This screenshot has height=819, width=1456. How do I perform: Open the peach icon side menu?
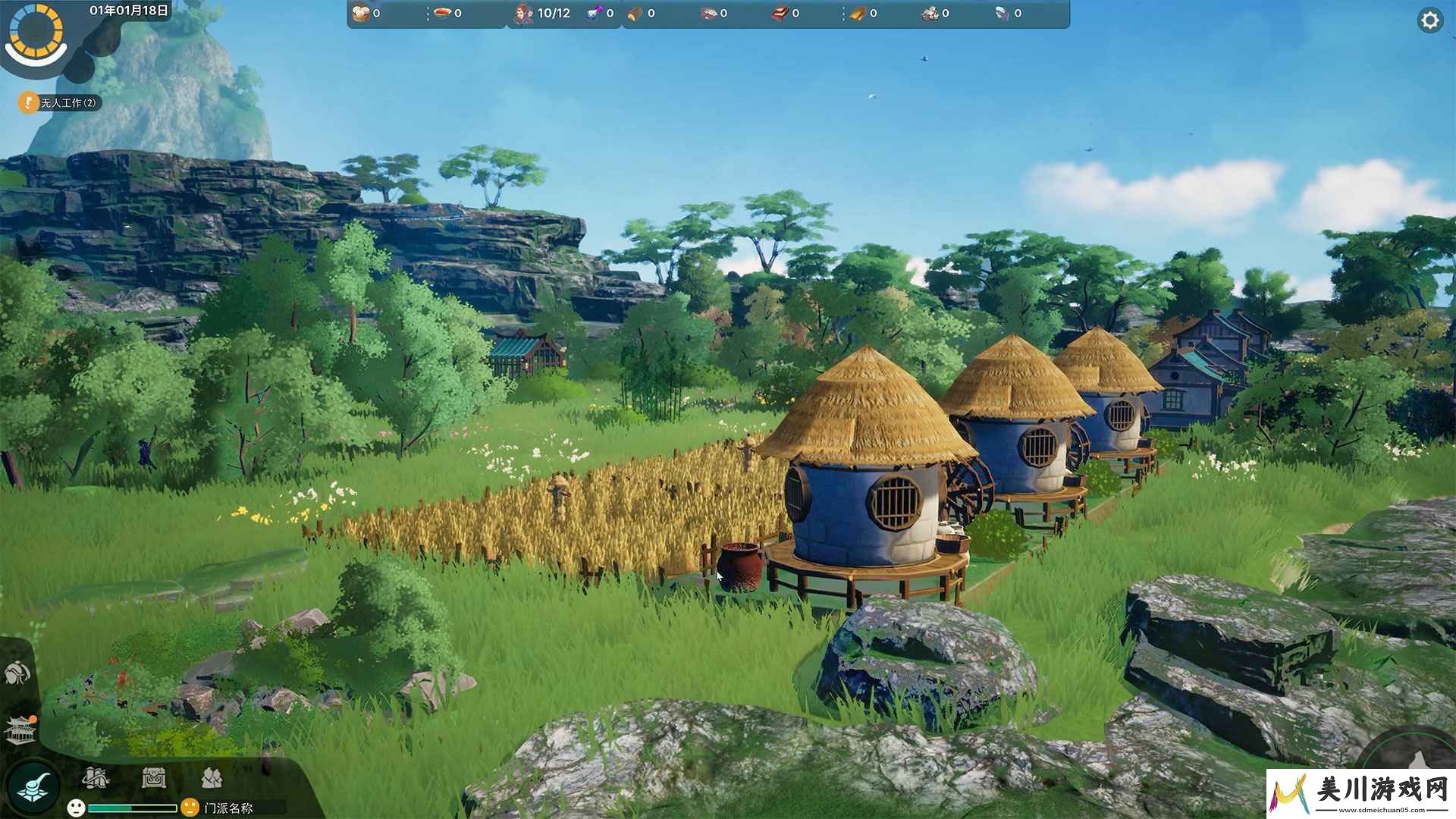pos(17,673)
